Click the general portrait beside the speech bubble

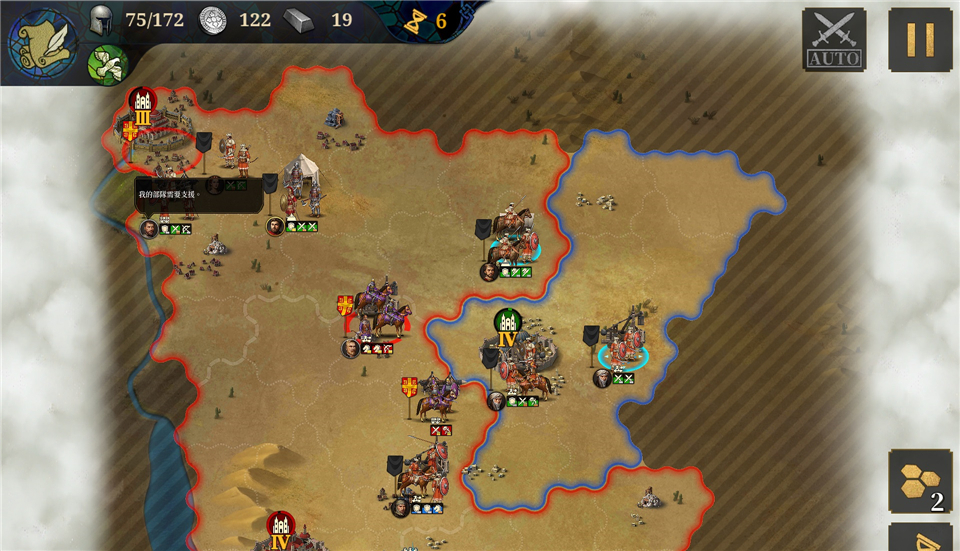coord(148,228)
